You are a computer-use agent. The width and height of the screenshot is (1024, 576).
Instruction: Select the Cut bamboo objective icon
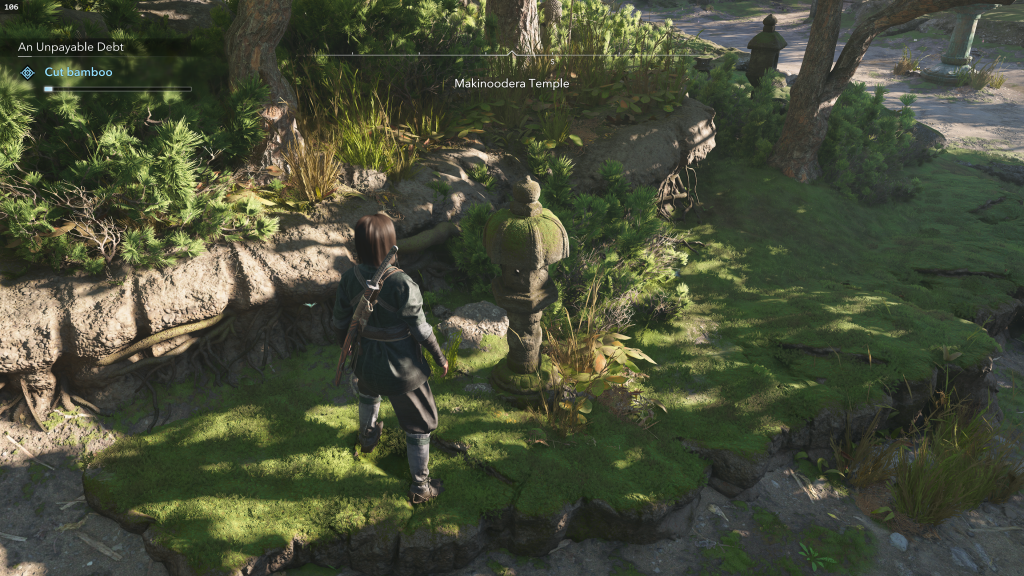point(28,72)
